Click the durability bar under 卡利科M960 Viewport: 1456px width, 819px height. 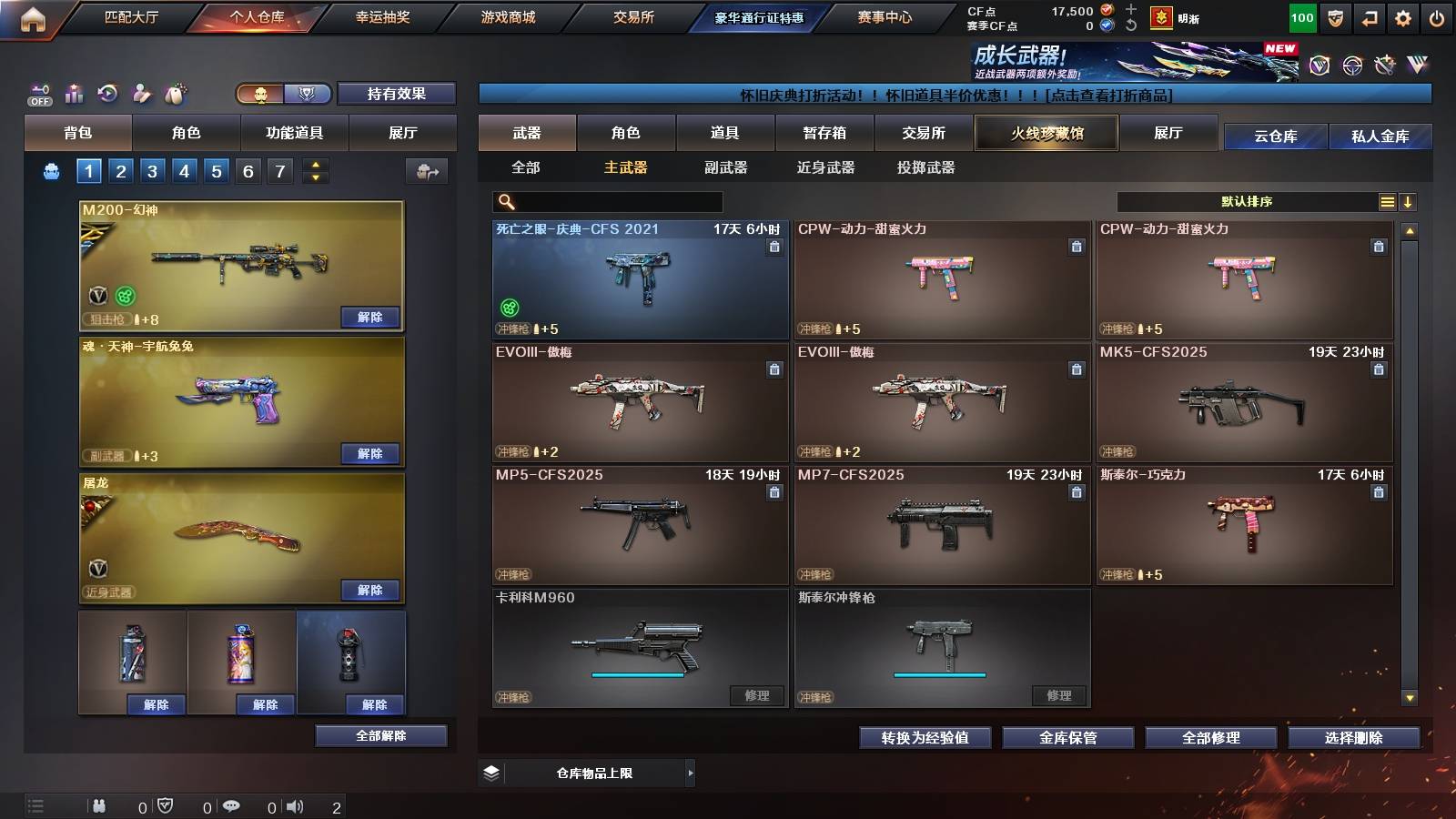[x=637, y=676]
